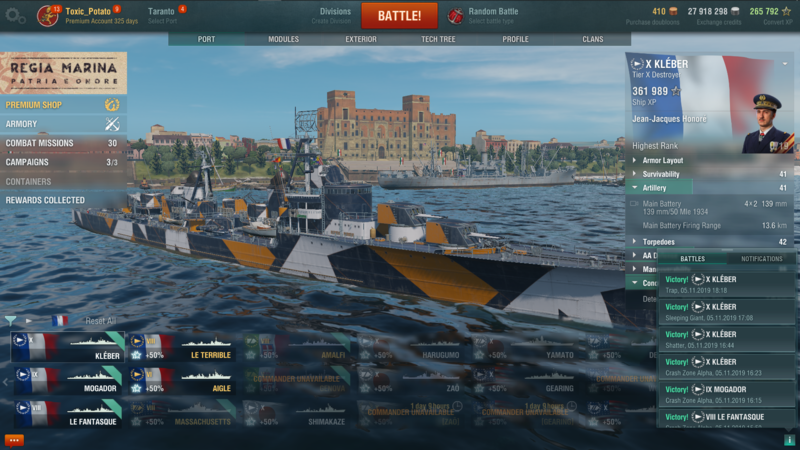The height and width of the screenshot is (450, 800).
Task: Go to the Profile tab
Action: (x=515, y=39)
